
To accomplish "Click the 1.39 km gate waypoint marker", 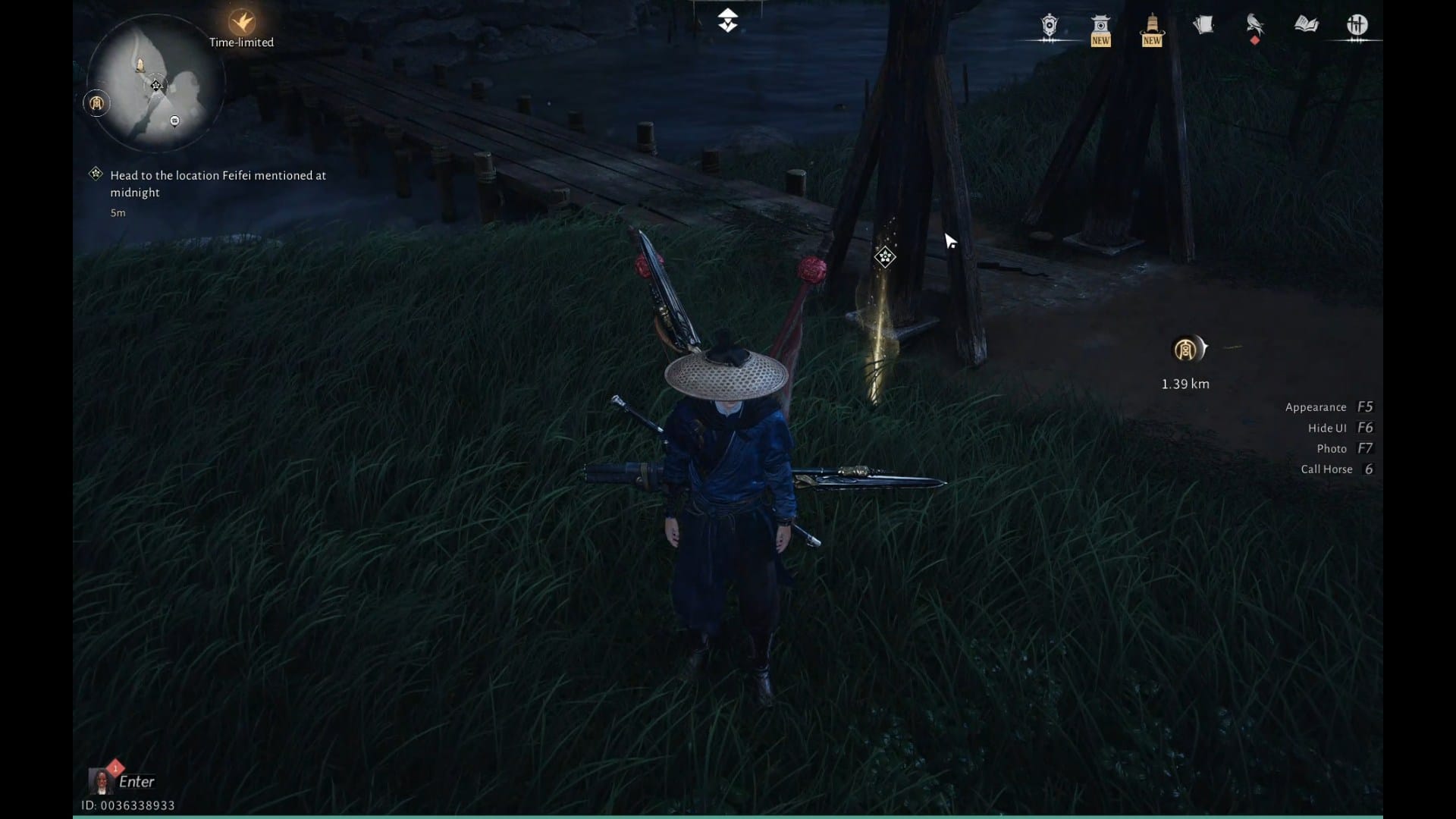I will 1186,350.
